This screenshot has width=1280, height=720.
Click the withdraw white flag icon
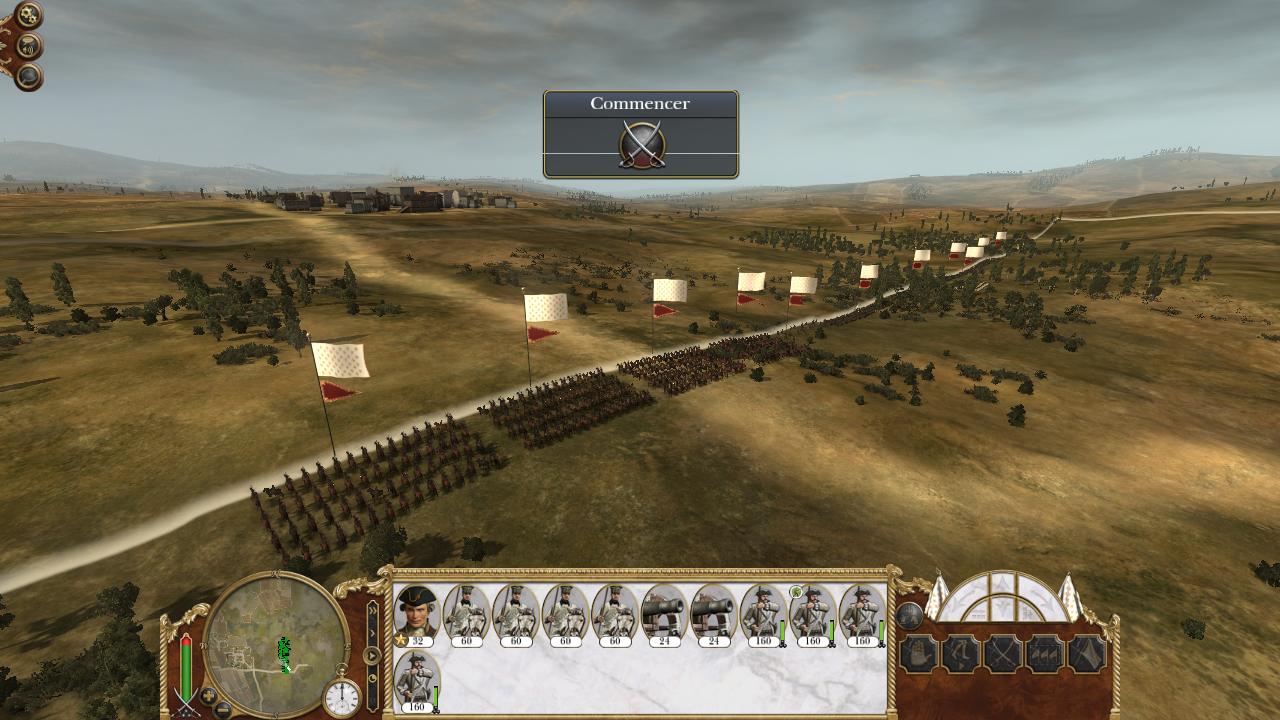tap(1086, 654)
